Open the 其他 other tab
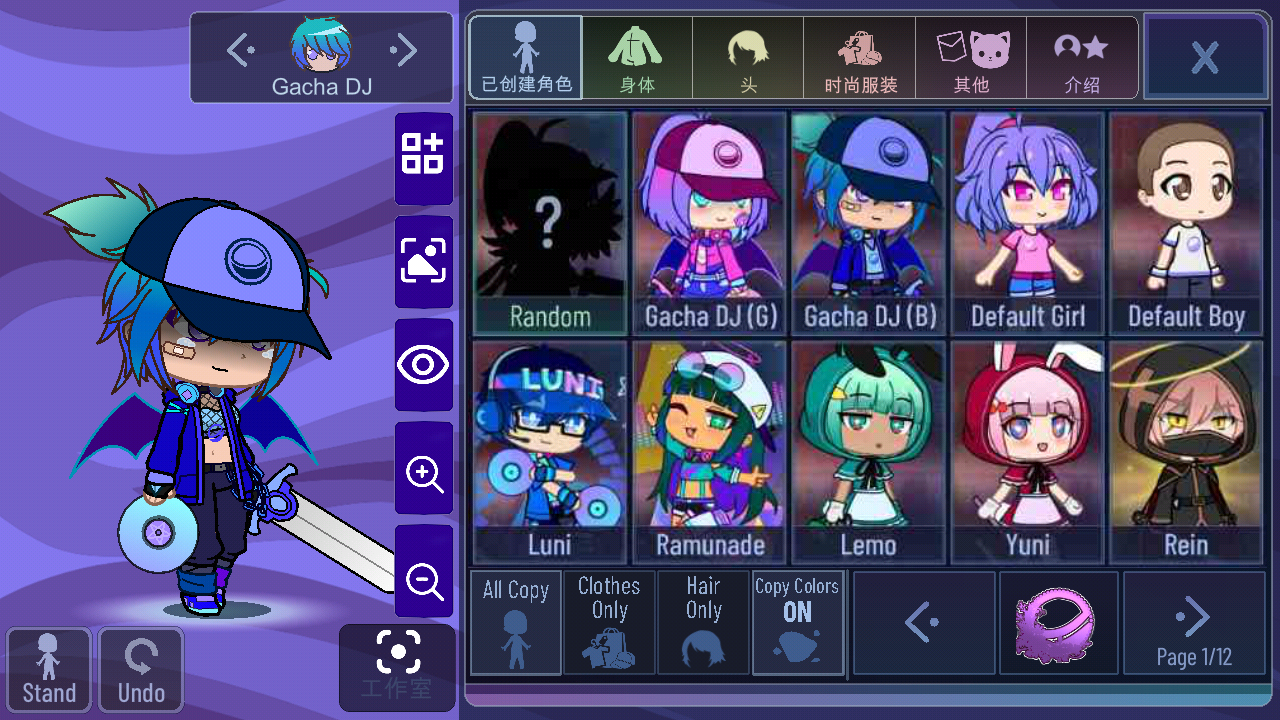Viewport: 1280px width, 720px height. click(971, 58)
